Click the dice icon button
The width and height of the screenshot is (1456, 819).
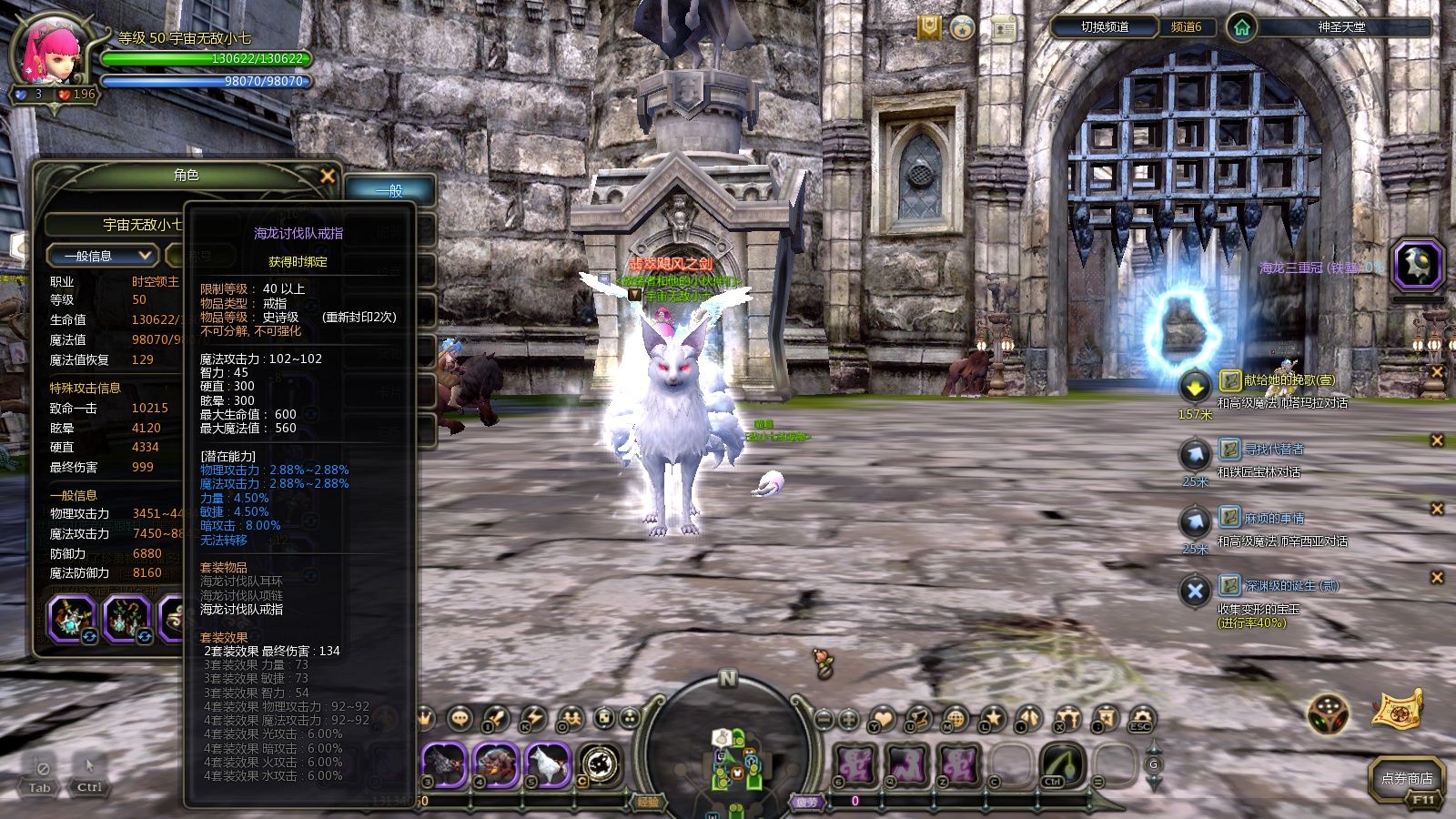pyautogui.click(x=1329, y=714)
